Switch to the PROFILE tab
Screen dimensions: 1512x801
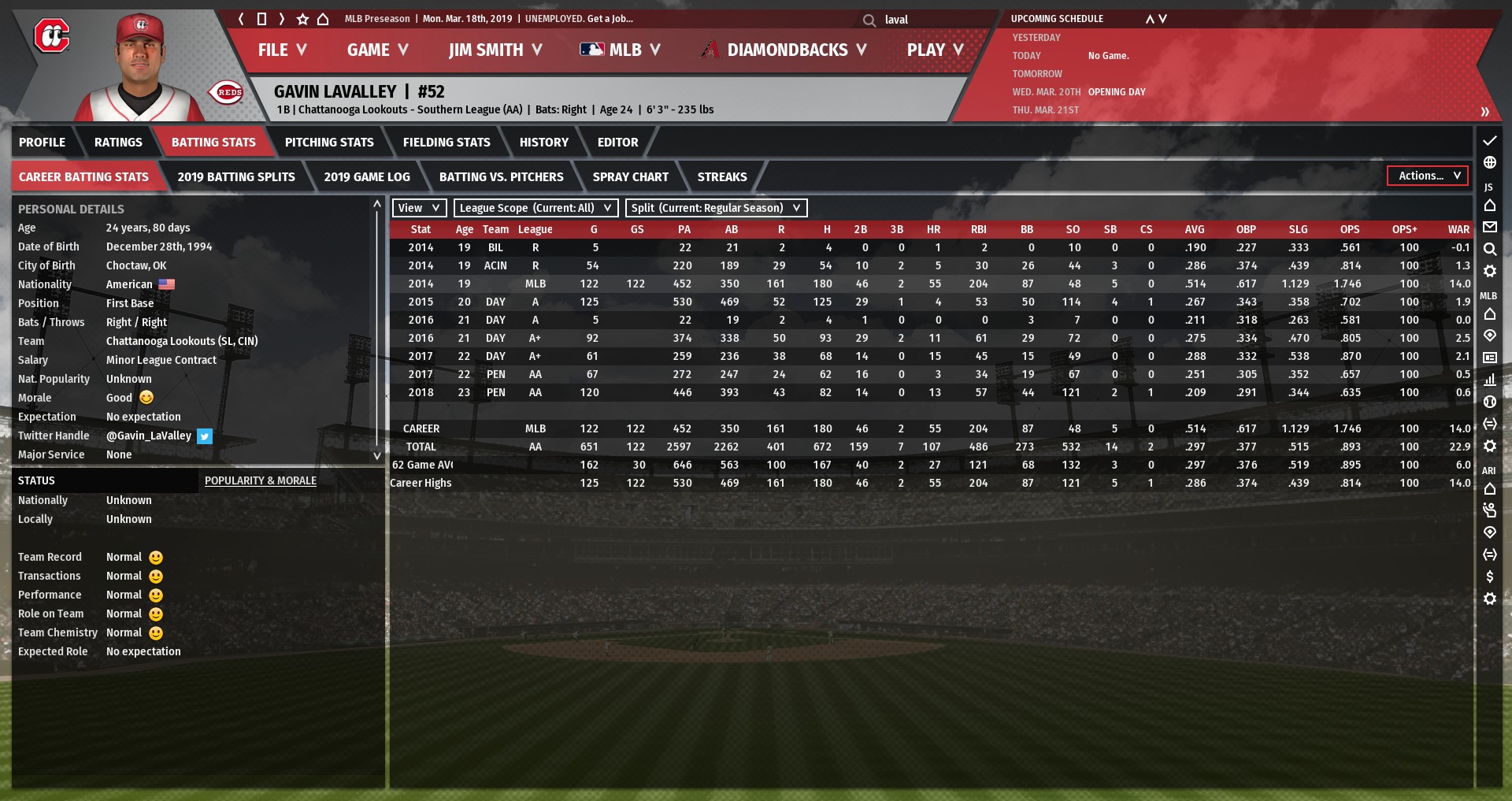[43, 143]
